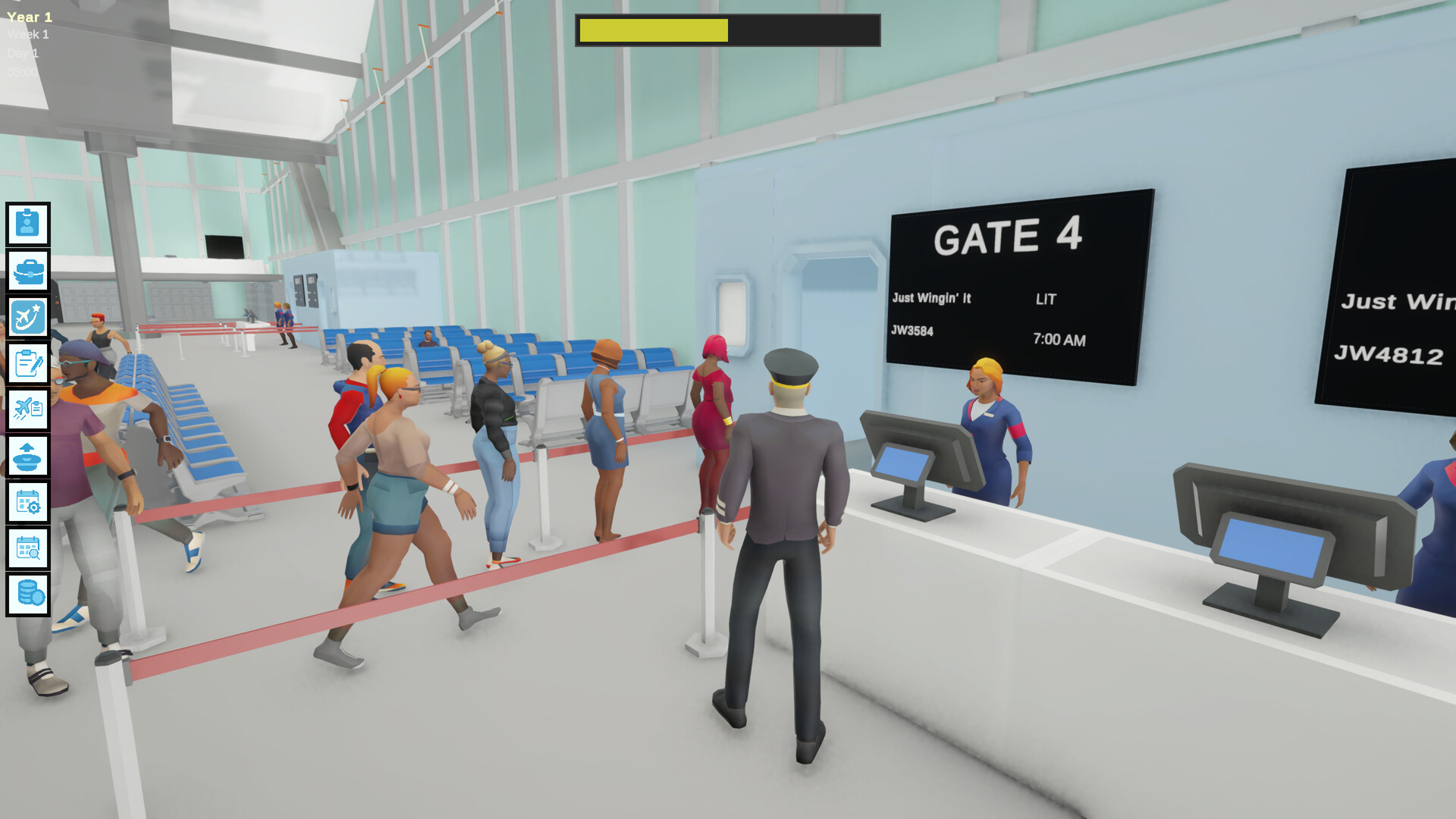
Task: Open the calendar search view
Action: (28, 548)
